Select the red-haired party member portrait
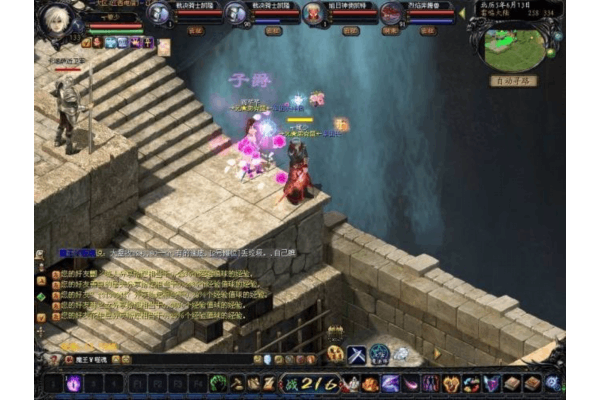 (x=313, y=13)
